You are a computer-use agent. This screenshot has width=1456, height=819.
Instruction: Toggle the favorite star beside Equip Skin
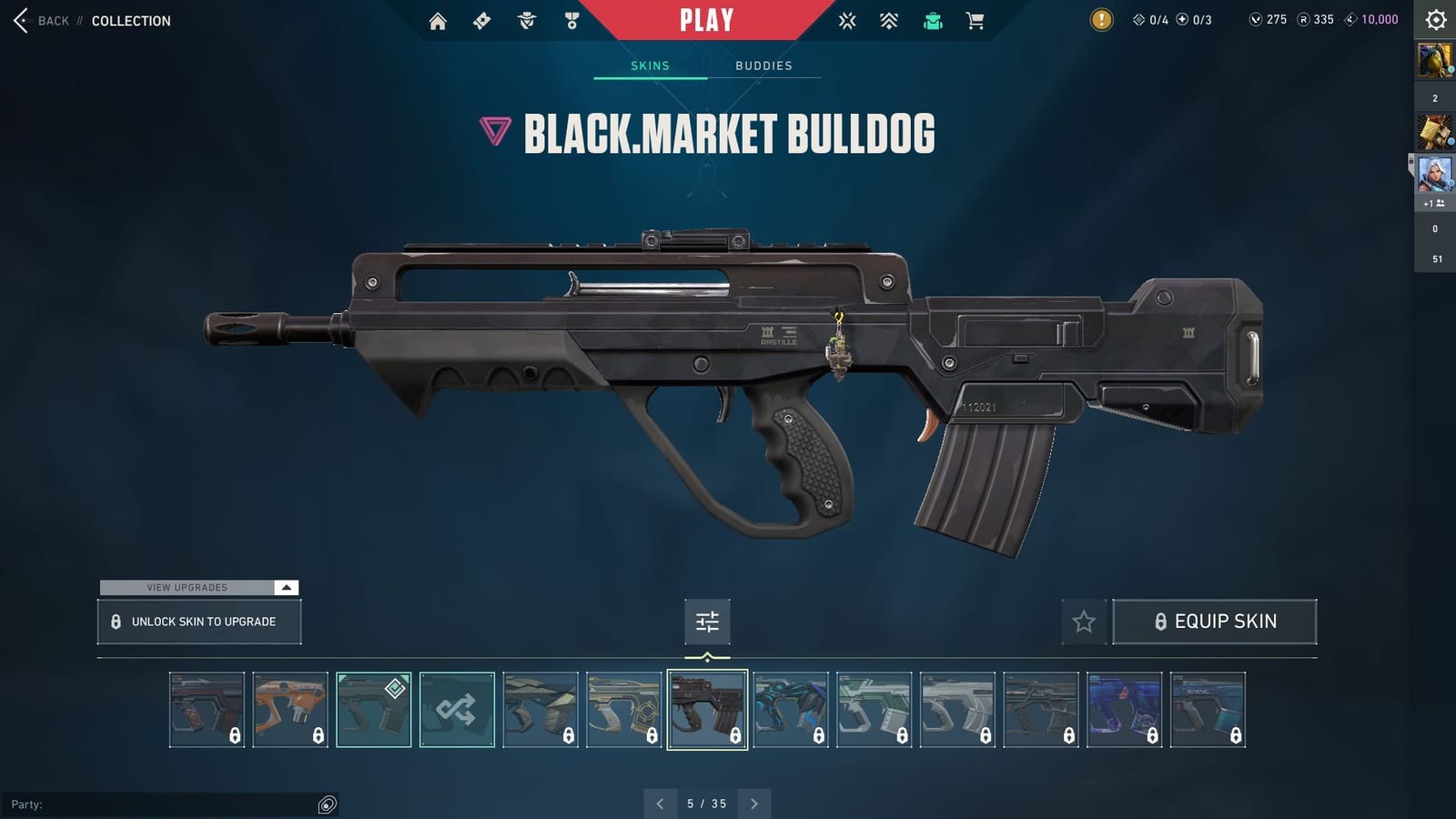click(1085, 622)
